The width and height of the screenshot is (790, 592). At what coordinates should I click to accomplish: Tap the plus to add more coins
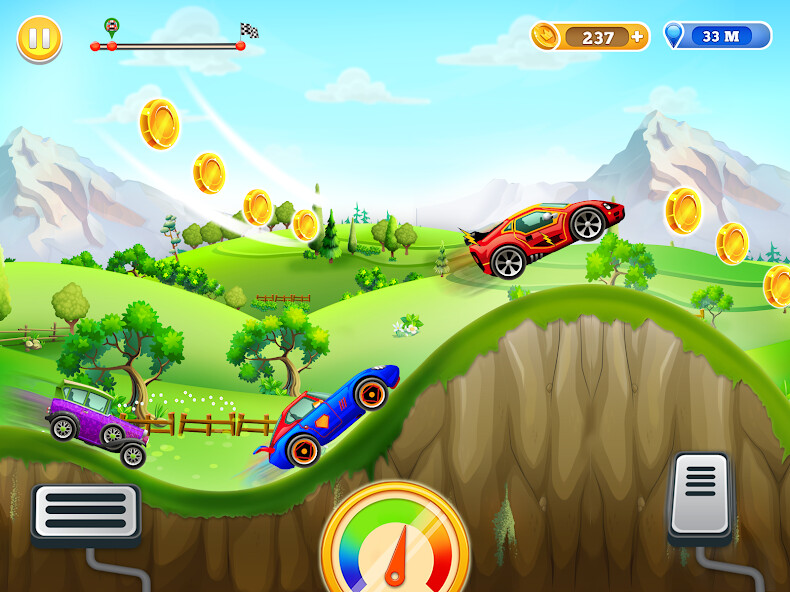[x=638, y=37]
